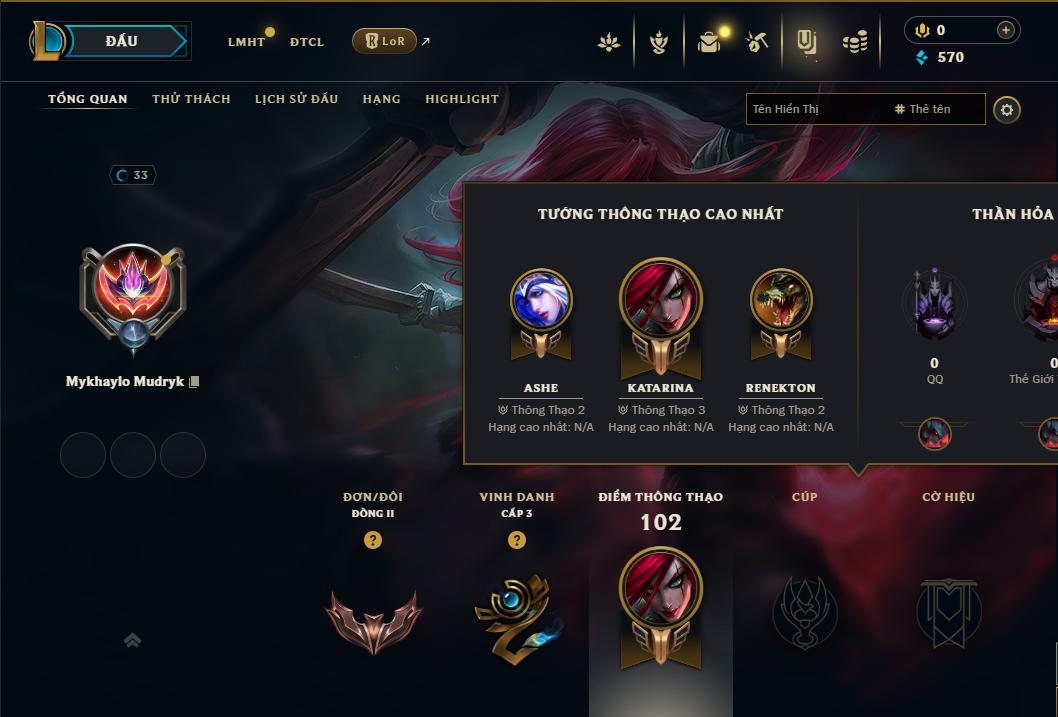The width and height of the screenshot is (1058, 717).
Task: Switch to the ĐTCL game mode
Action: pyautogui.click(x=307, y=42)
